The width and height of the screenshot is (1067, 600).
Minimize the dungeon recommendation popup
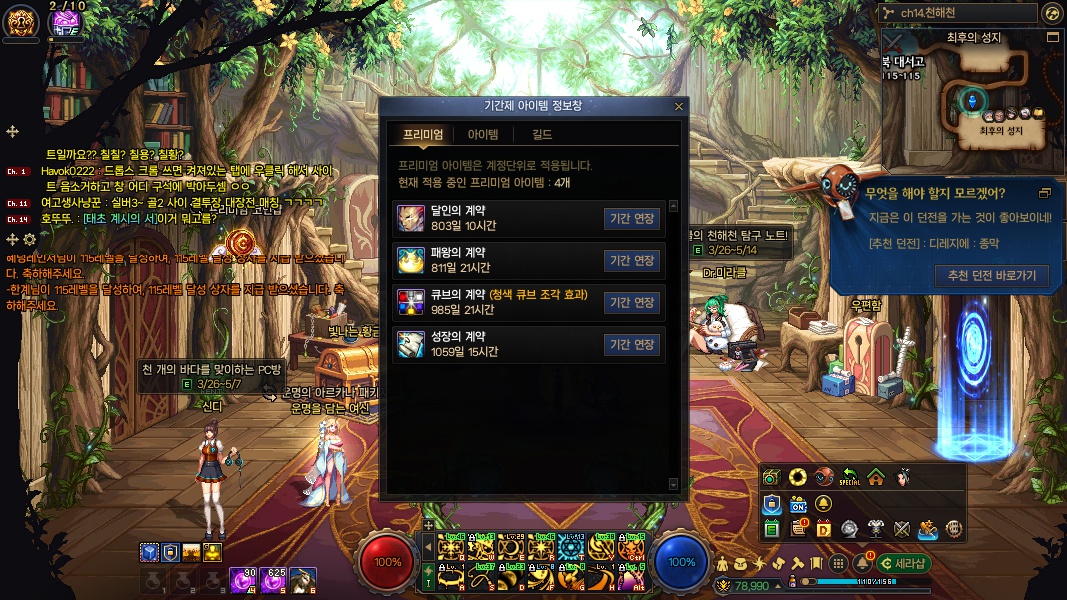tap(1045, 193)
